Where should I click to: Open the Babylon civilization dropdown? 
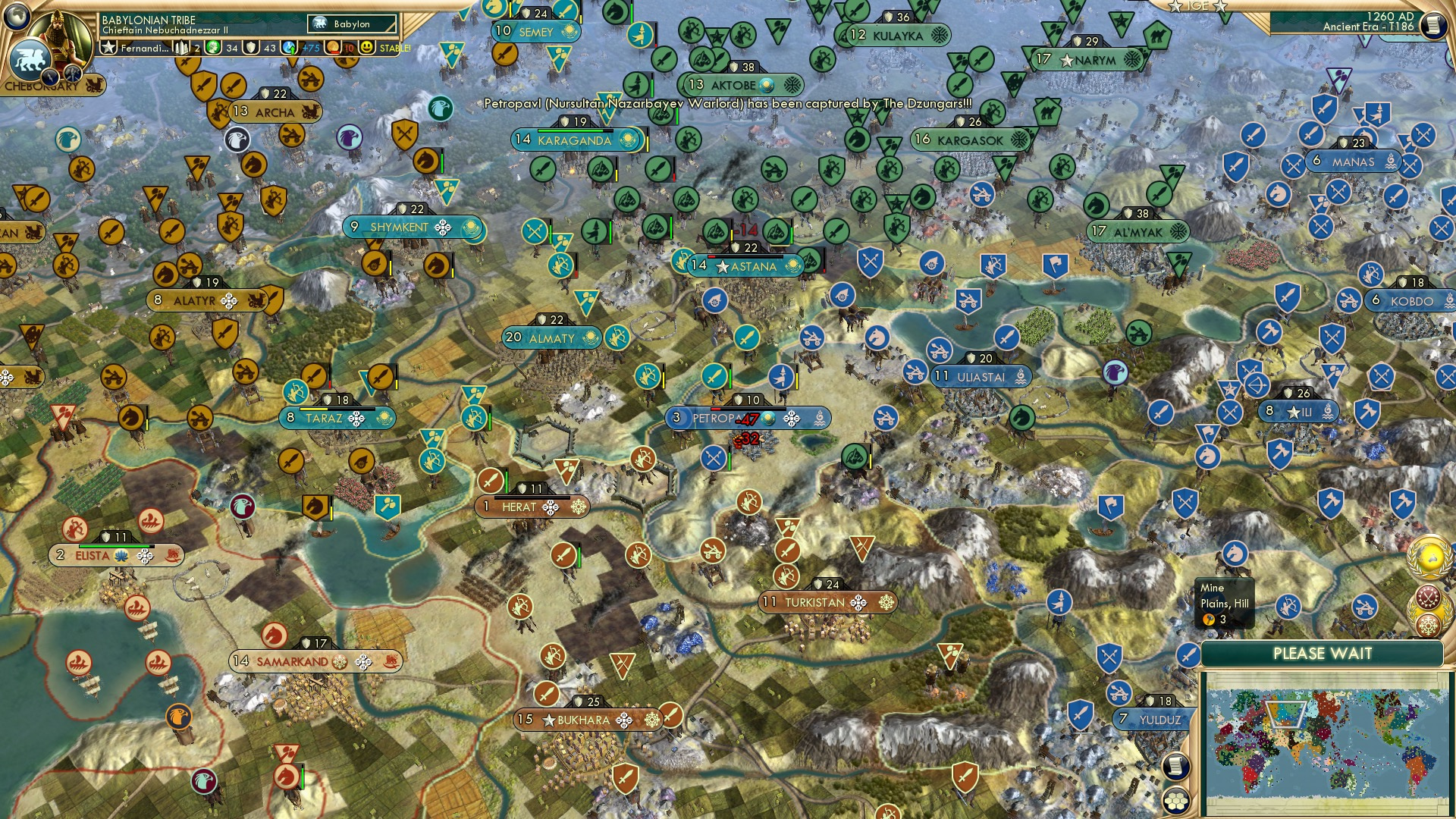pos(351,24)
